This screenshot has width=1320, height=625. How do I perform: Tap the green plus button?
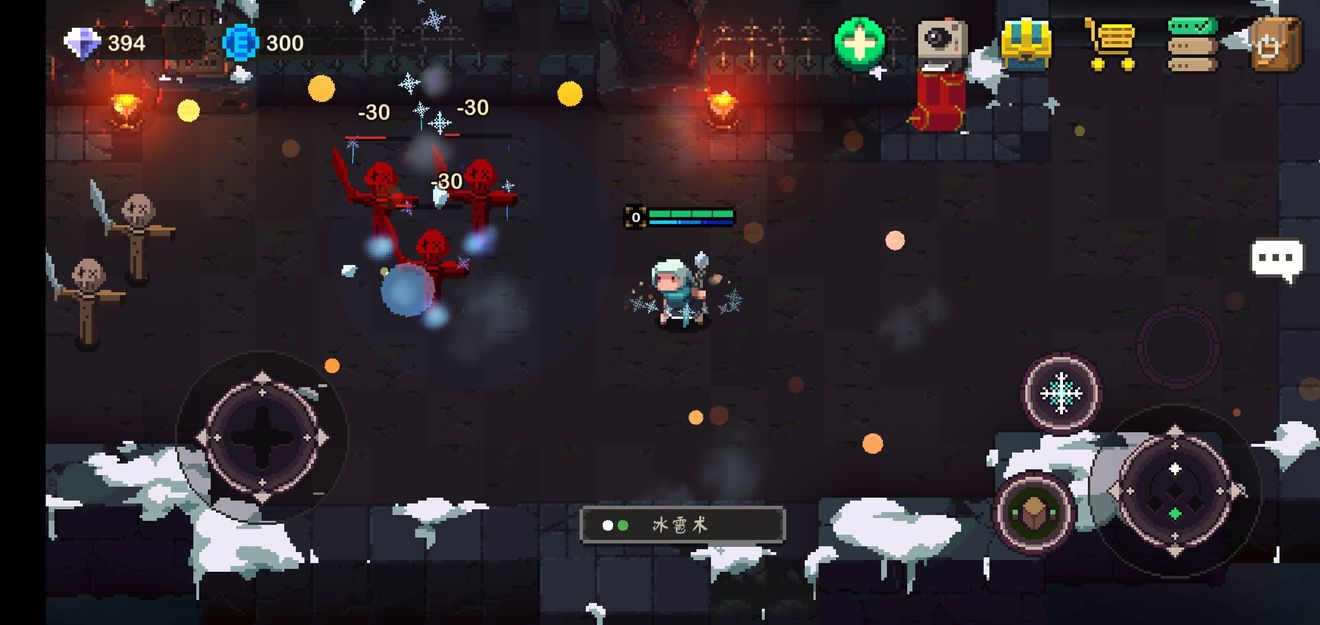(x=860, y=44)
